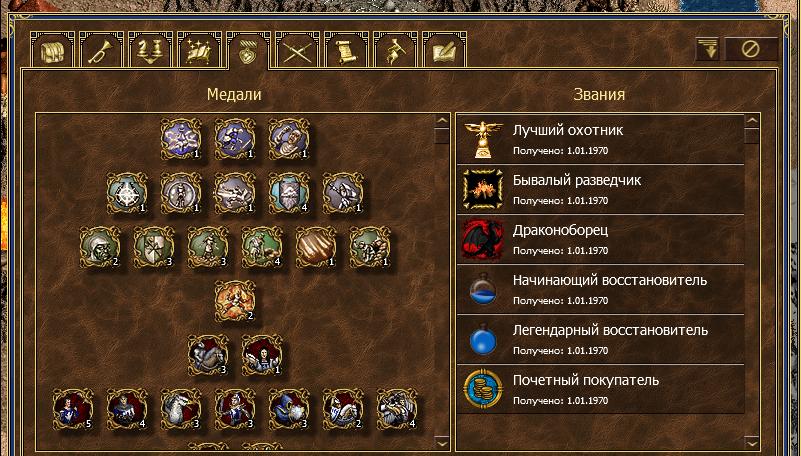The image size is (801, 456).
Task: Select the compass star medal
Action: coord(127,192)
